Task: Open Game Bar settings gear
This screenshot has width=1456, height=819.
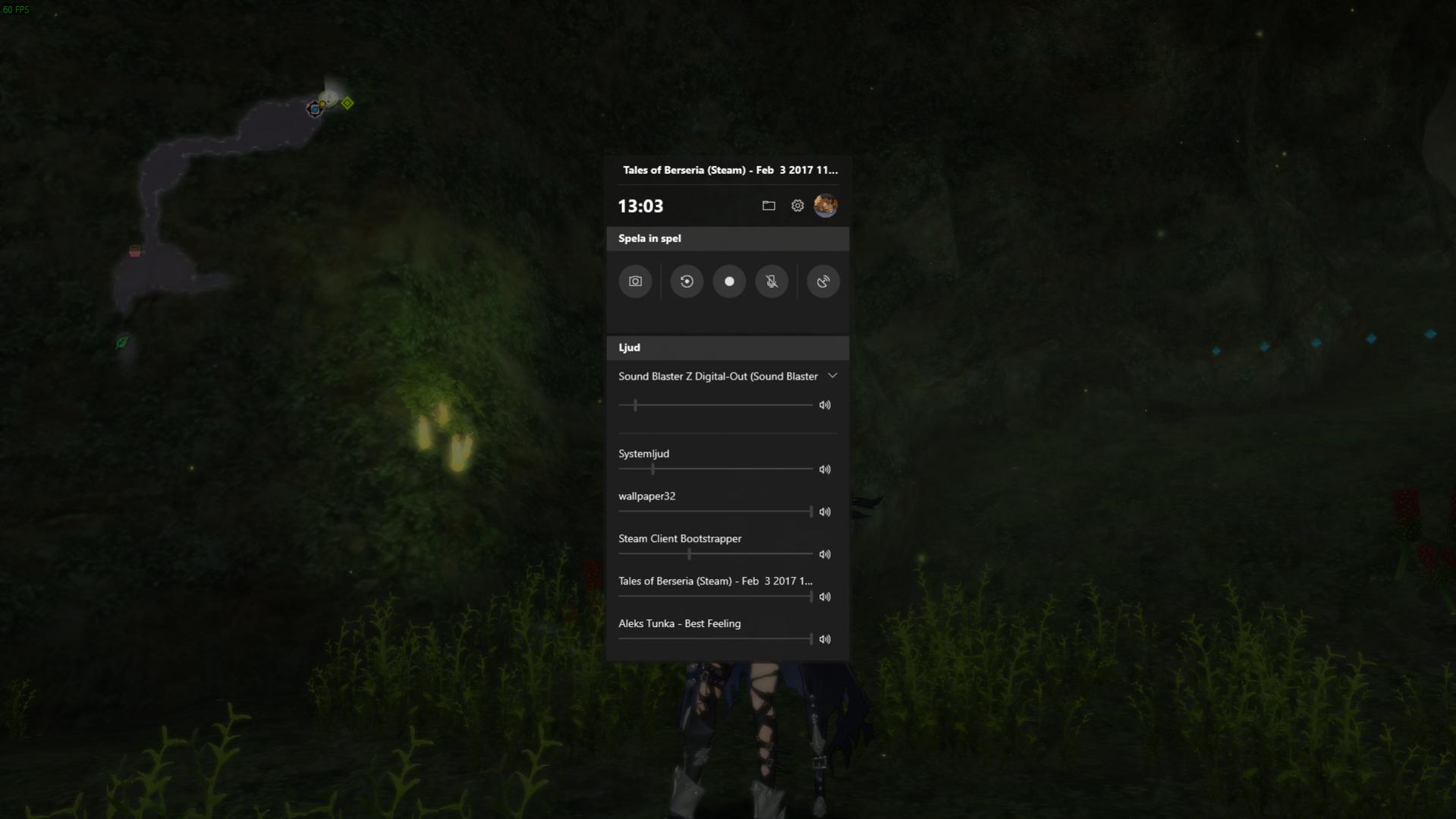Action: tap(797, 205)
